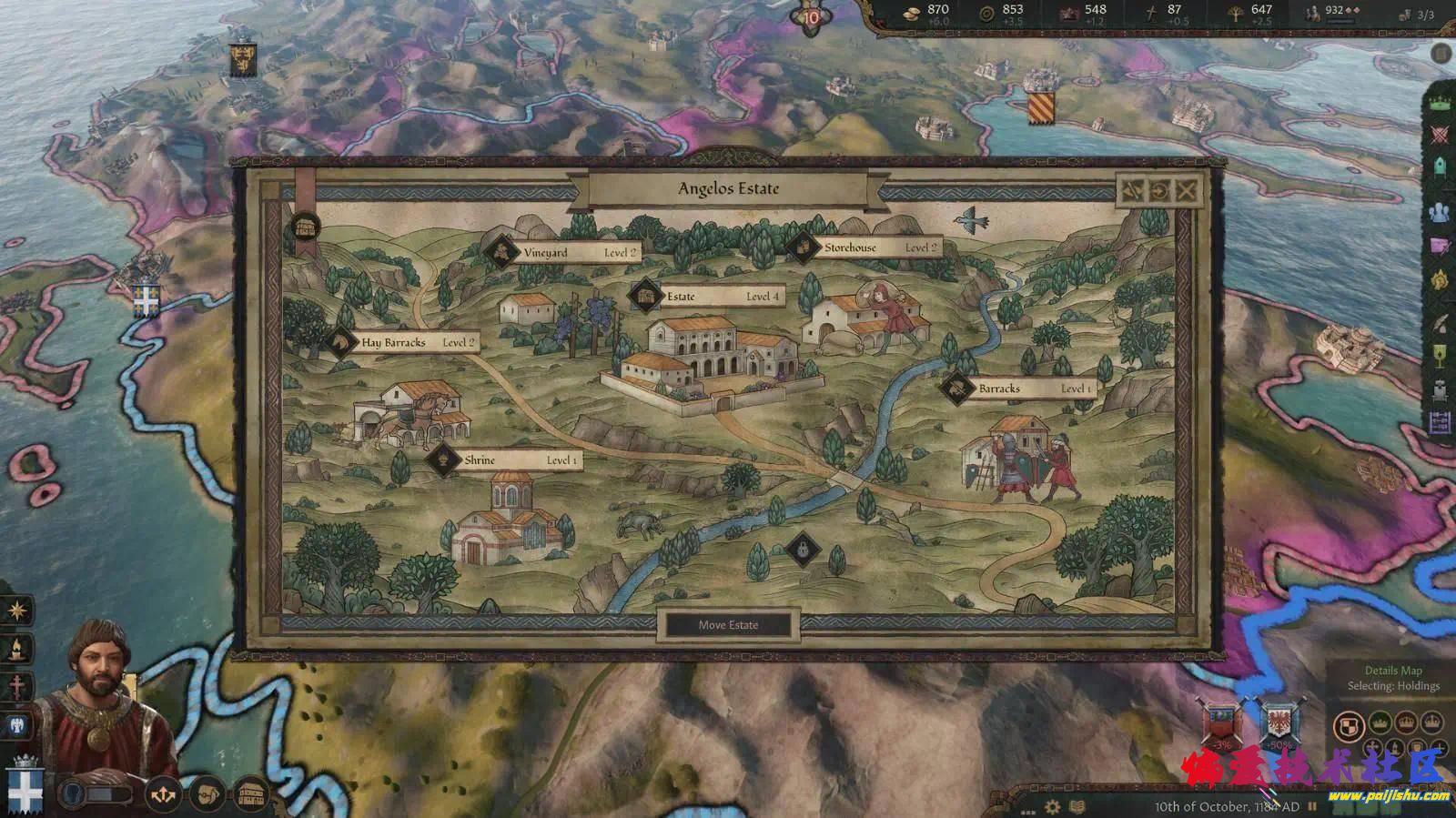Select the checkered shield map mode
This screenshot has width=1456, height=818.
1347,725
